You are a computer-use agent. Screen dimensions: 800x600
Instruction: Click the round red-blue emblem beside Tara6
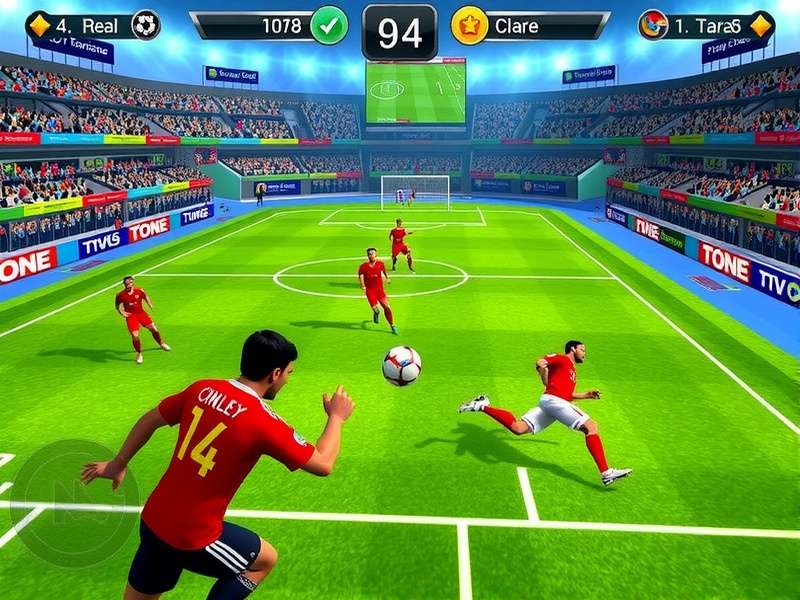pyautogui.click(x=653, y=25)
